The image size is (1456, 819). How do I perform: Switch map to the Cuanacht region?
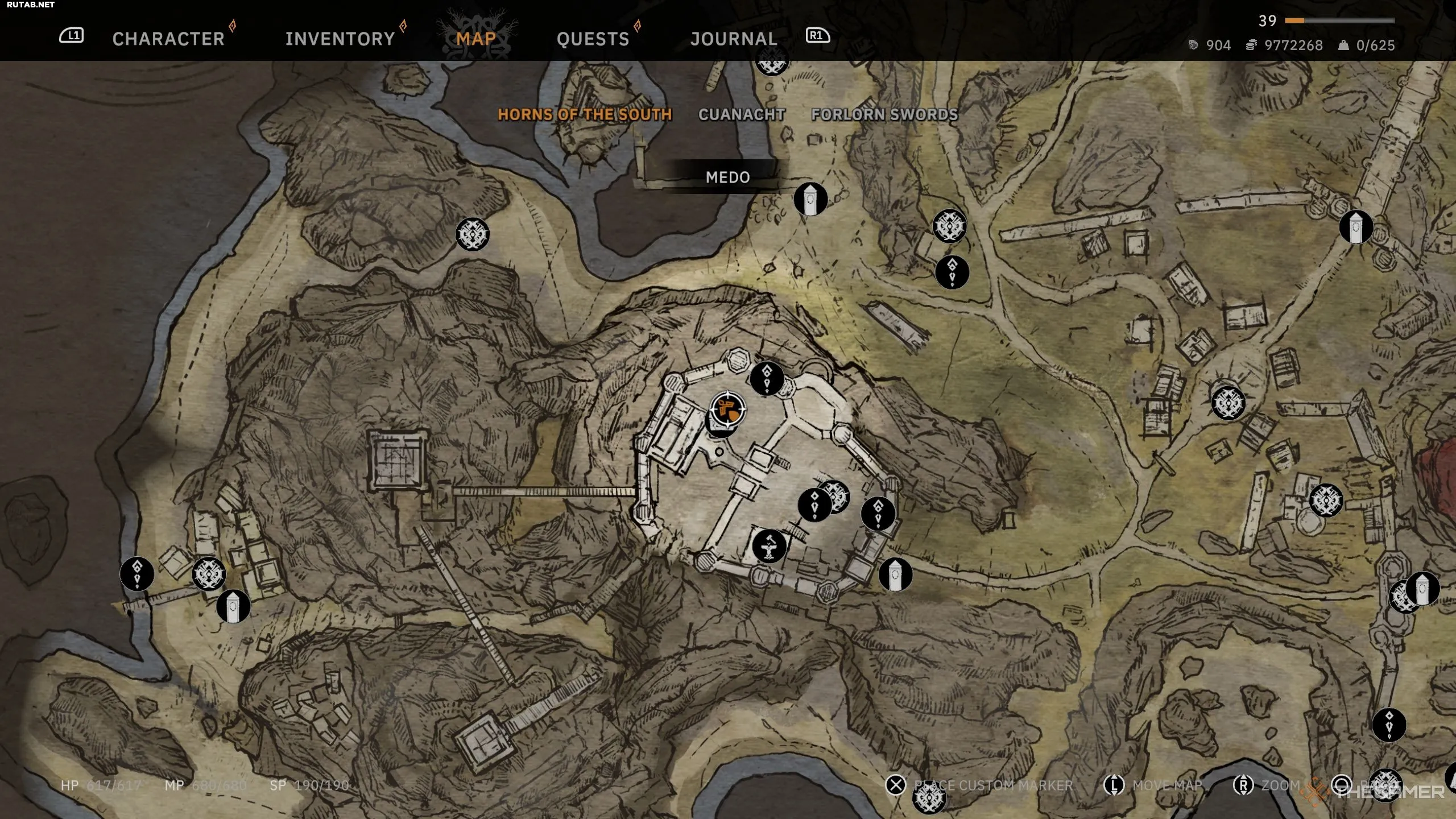[742, 114]
